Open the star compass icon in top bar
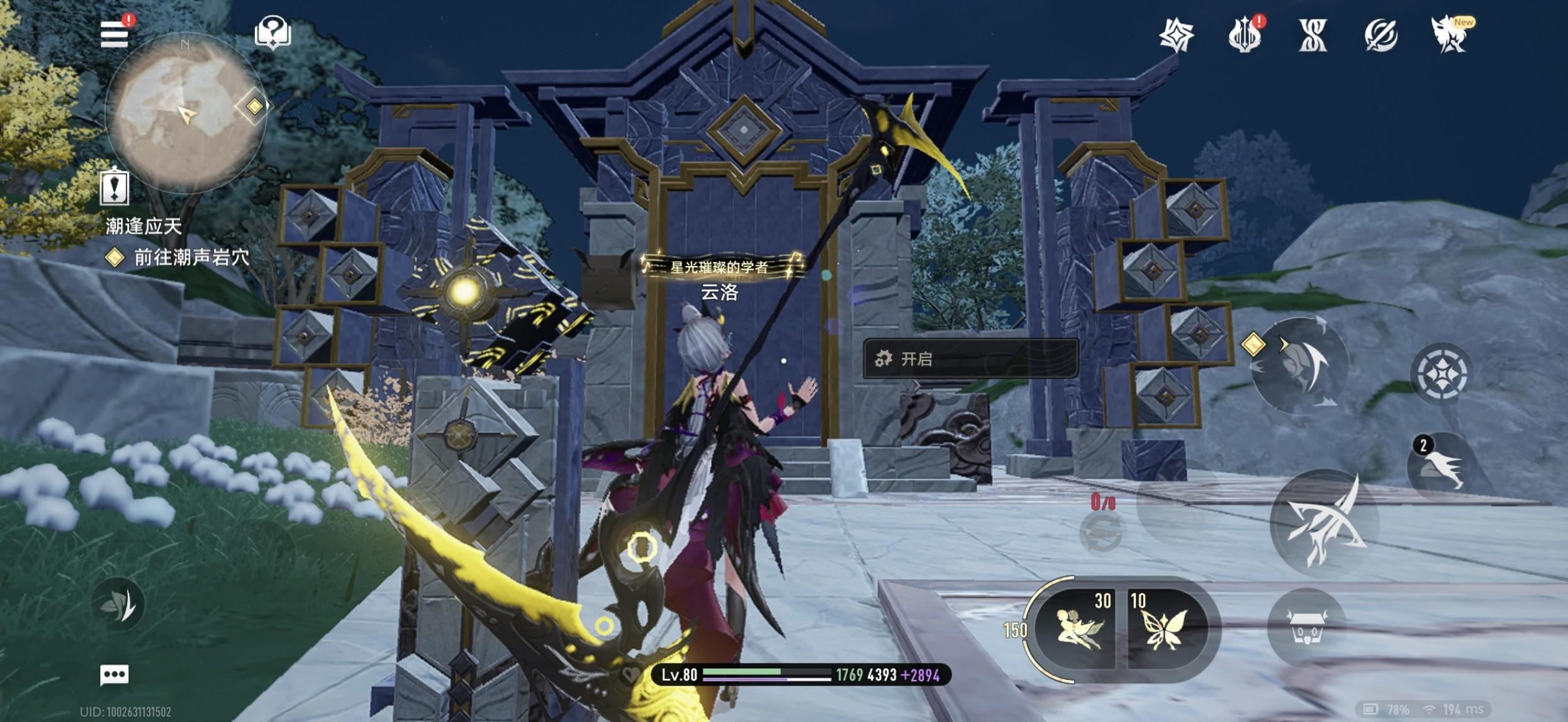This screenshot has height=722, width=1568. (1176, 35)
